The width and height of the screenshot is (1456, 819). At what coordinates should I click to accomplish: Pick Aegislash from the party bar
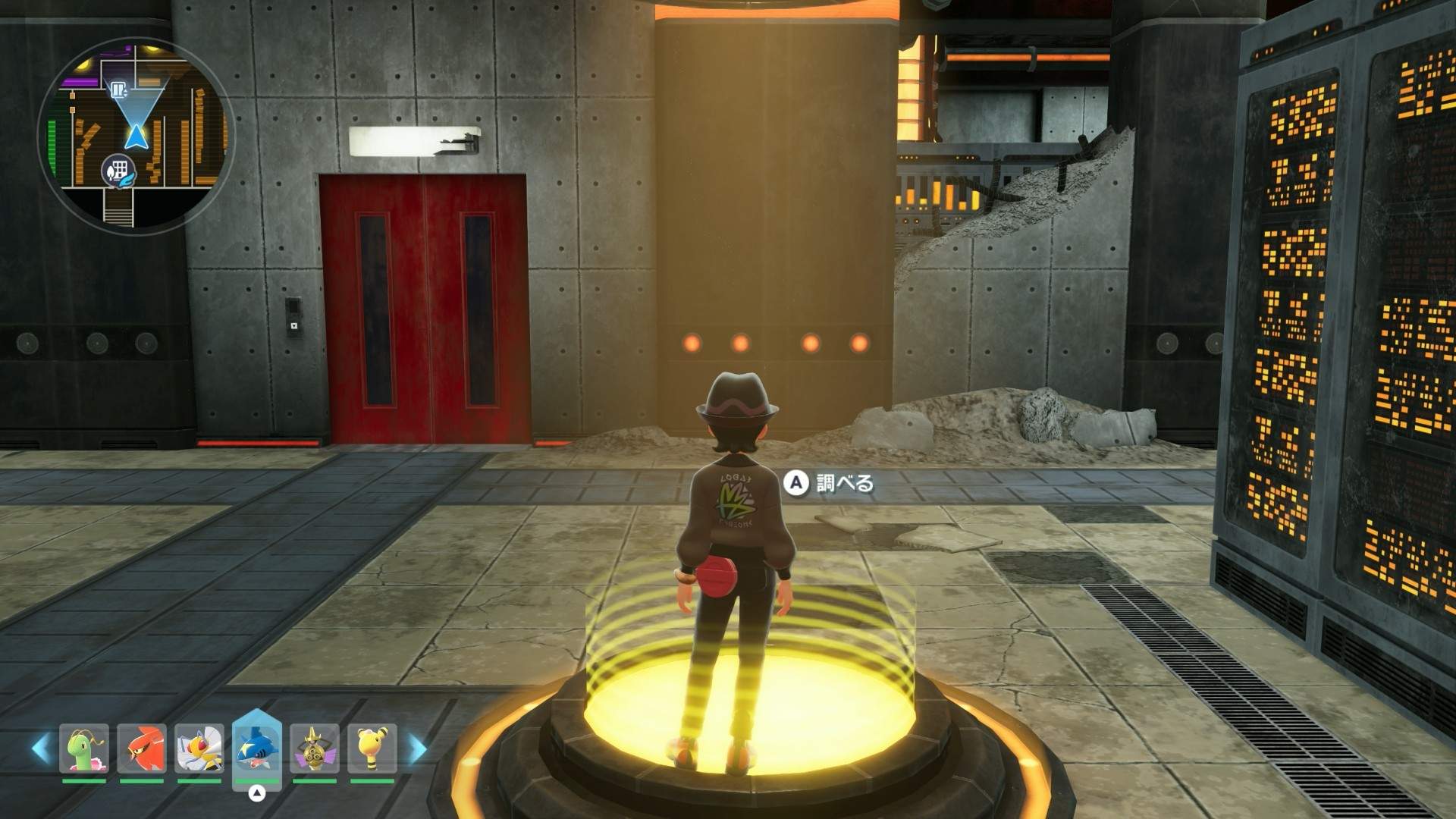[315, 748]
